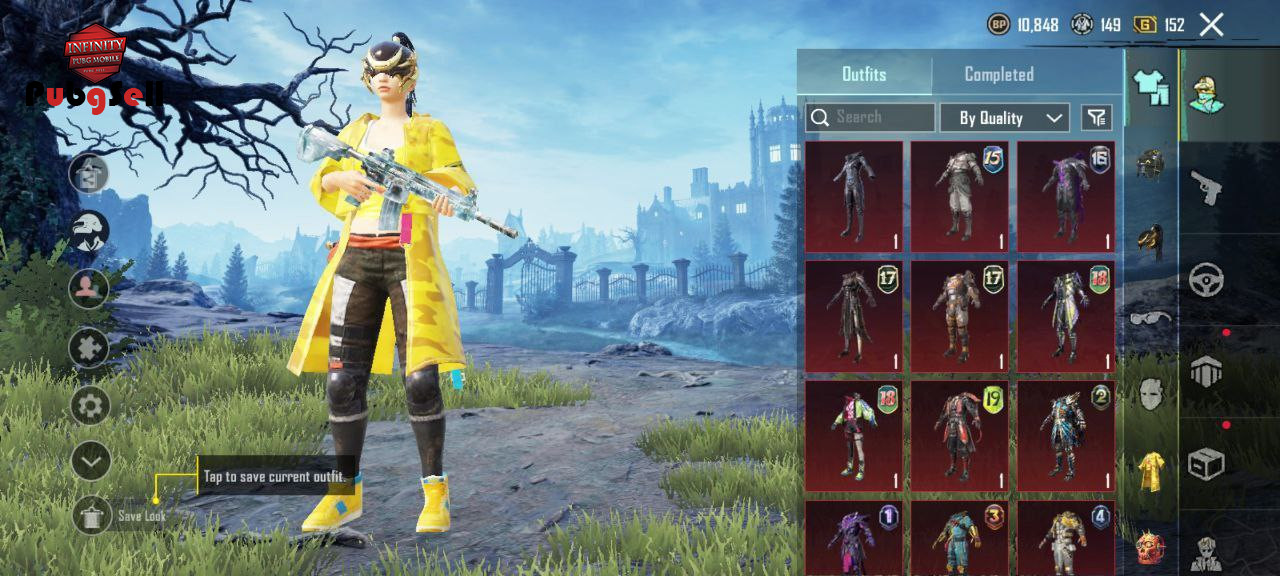This screenshot has height=576, width=1280.
Task: Select the yellow coat category icon
Action: tap(1151, 471)
